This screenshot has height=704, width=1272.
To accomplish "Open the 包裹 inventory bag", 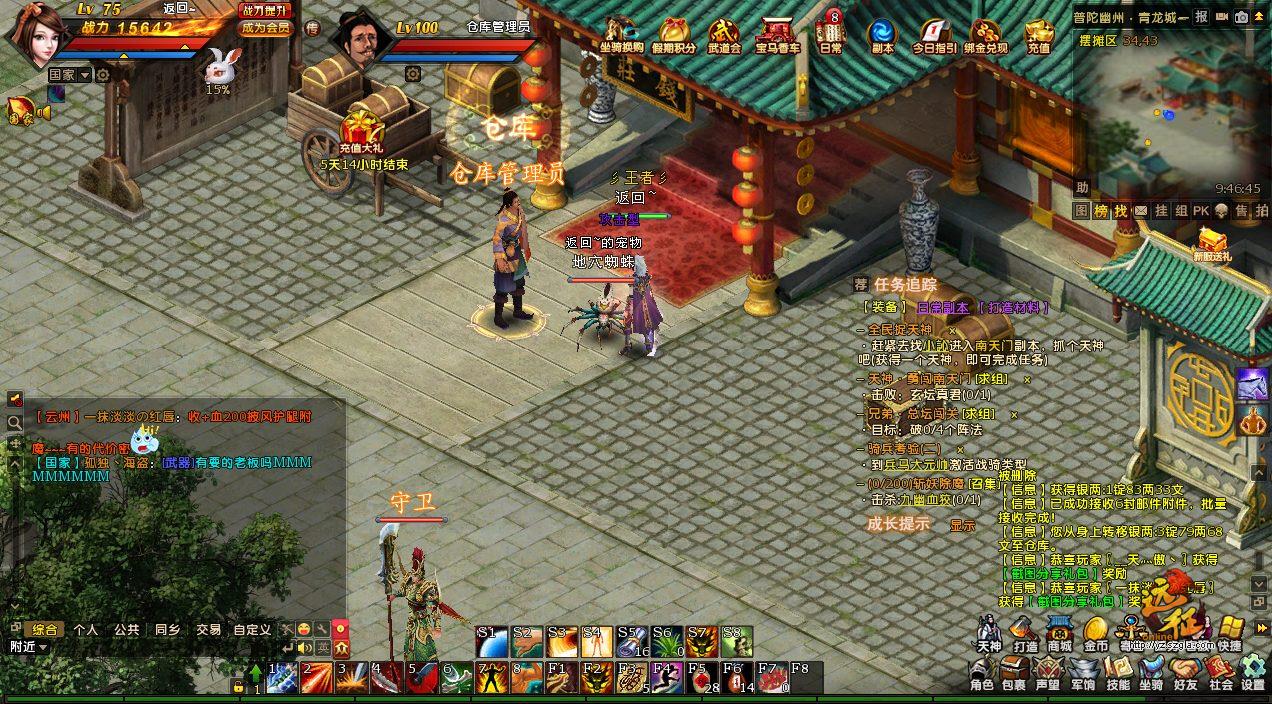I will point(1014,670).
